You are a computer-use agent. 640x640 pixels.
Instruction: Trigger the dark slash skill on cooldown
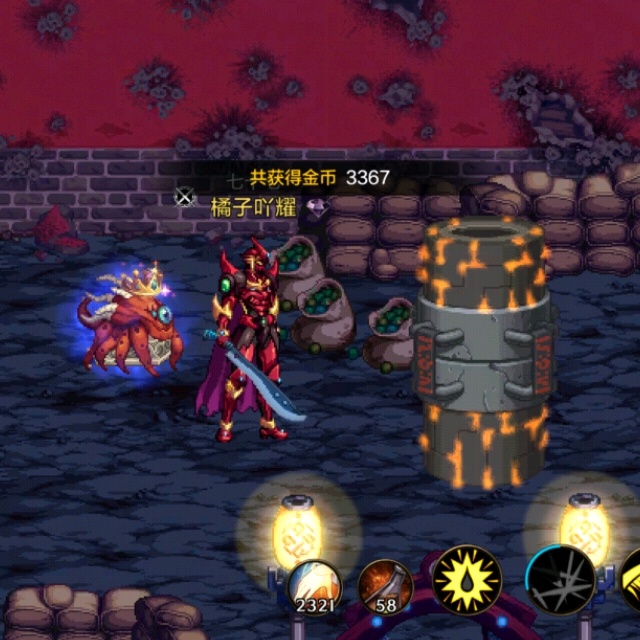(560, 580)
